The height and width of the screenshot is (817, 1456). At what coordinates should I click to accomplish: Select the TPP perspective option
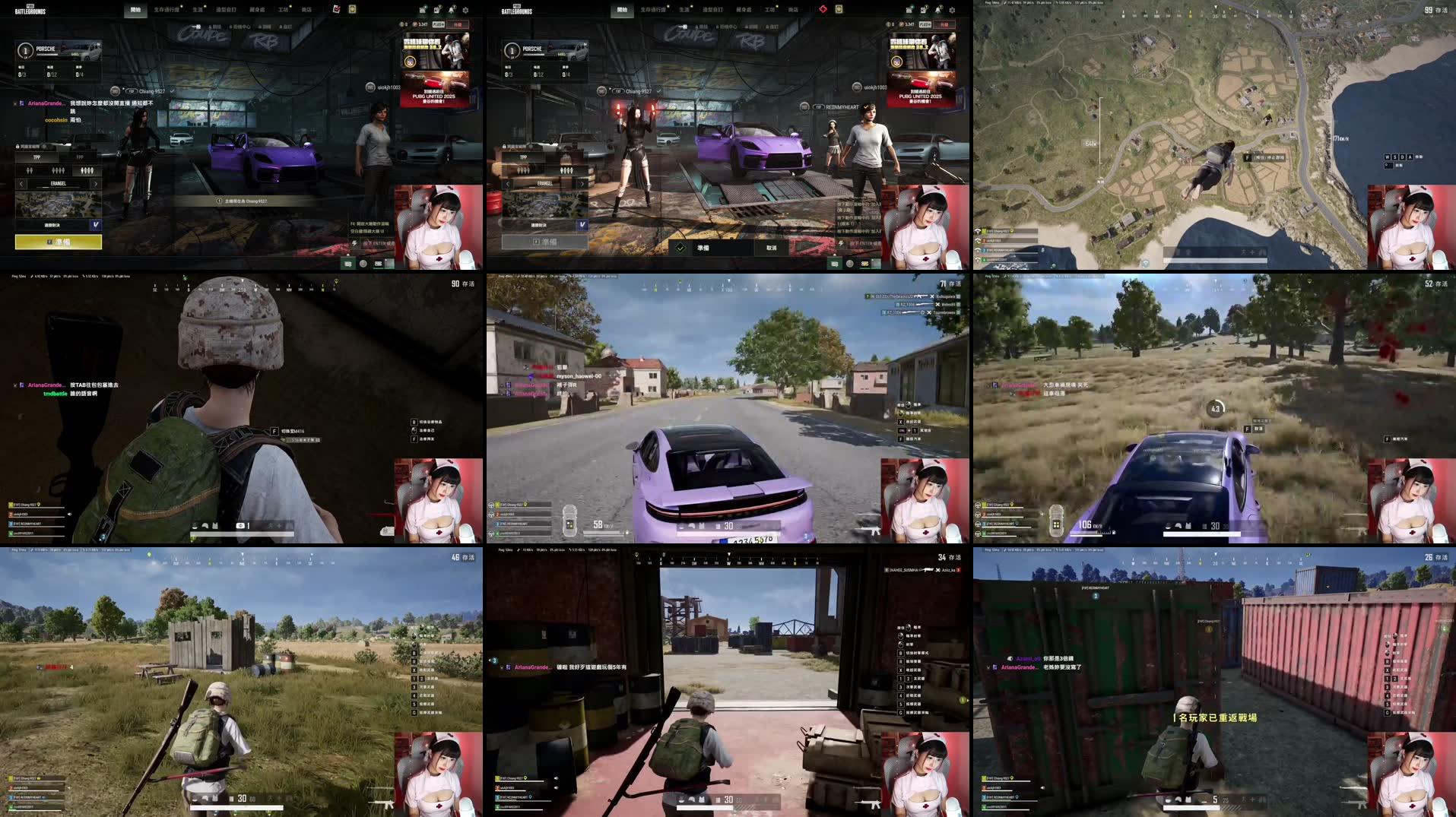[x=35, y=157]
